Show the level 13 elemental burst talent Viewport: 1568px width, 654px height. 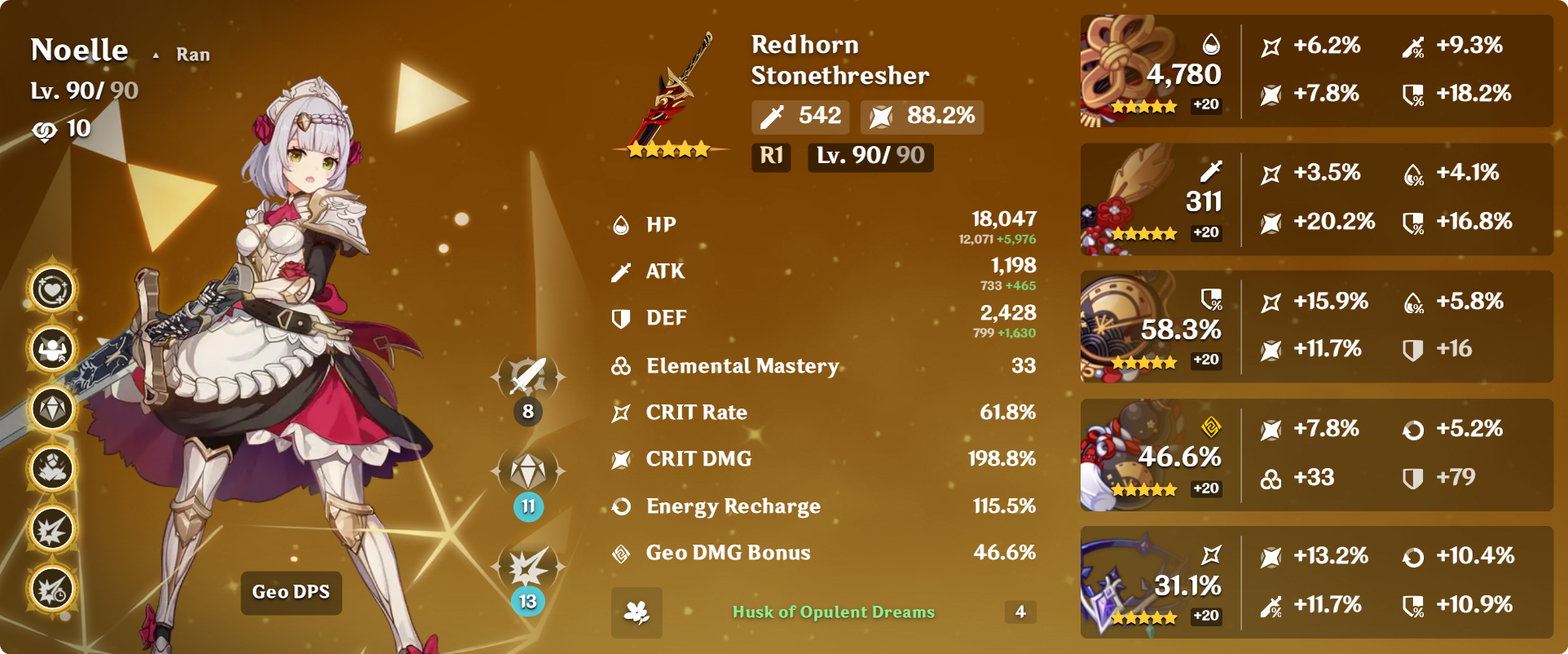pos(528,567)
